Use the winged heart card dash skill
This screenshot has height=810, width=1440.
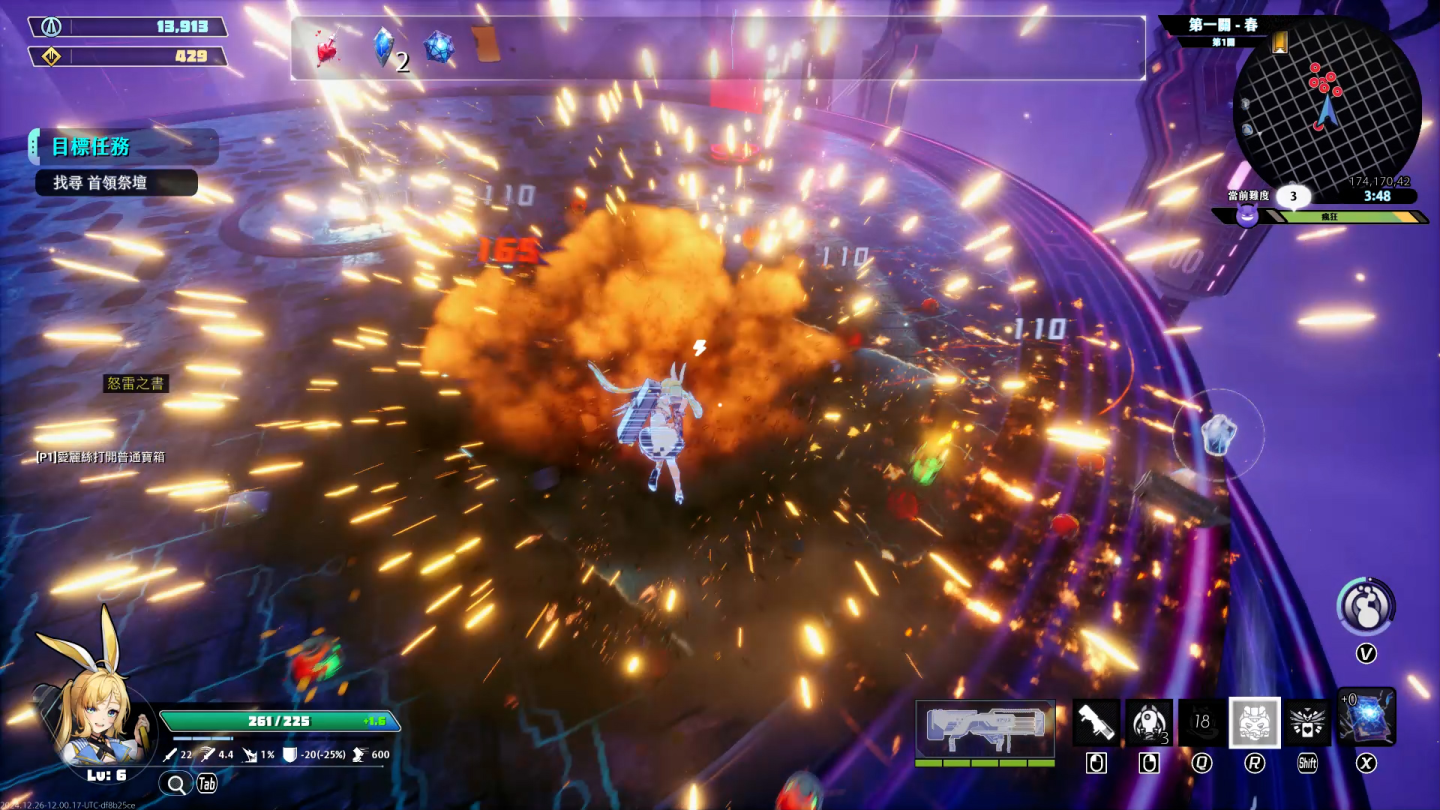(x=1307, y=722)
